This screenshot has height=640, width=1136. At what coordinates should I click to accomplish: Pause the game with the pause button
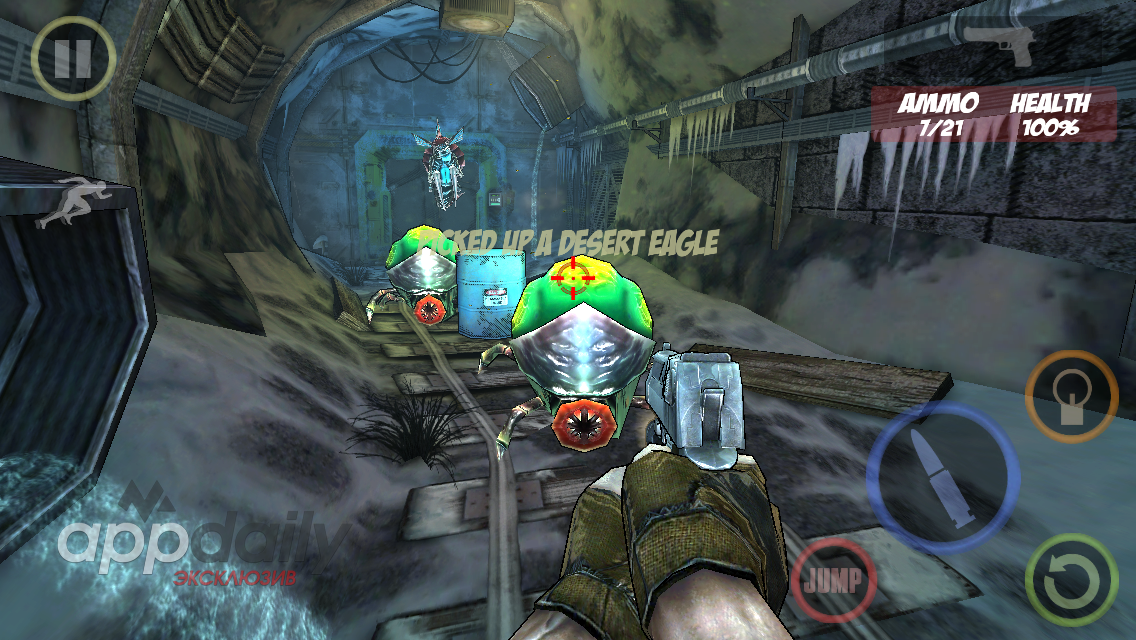pyautogui.click(x=73, y=59)
